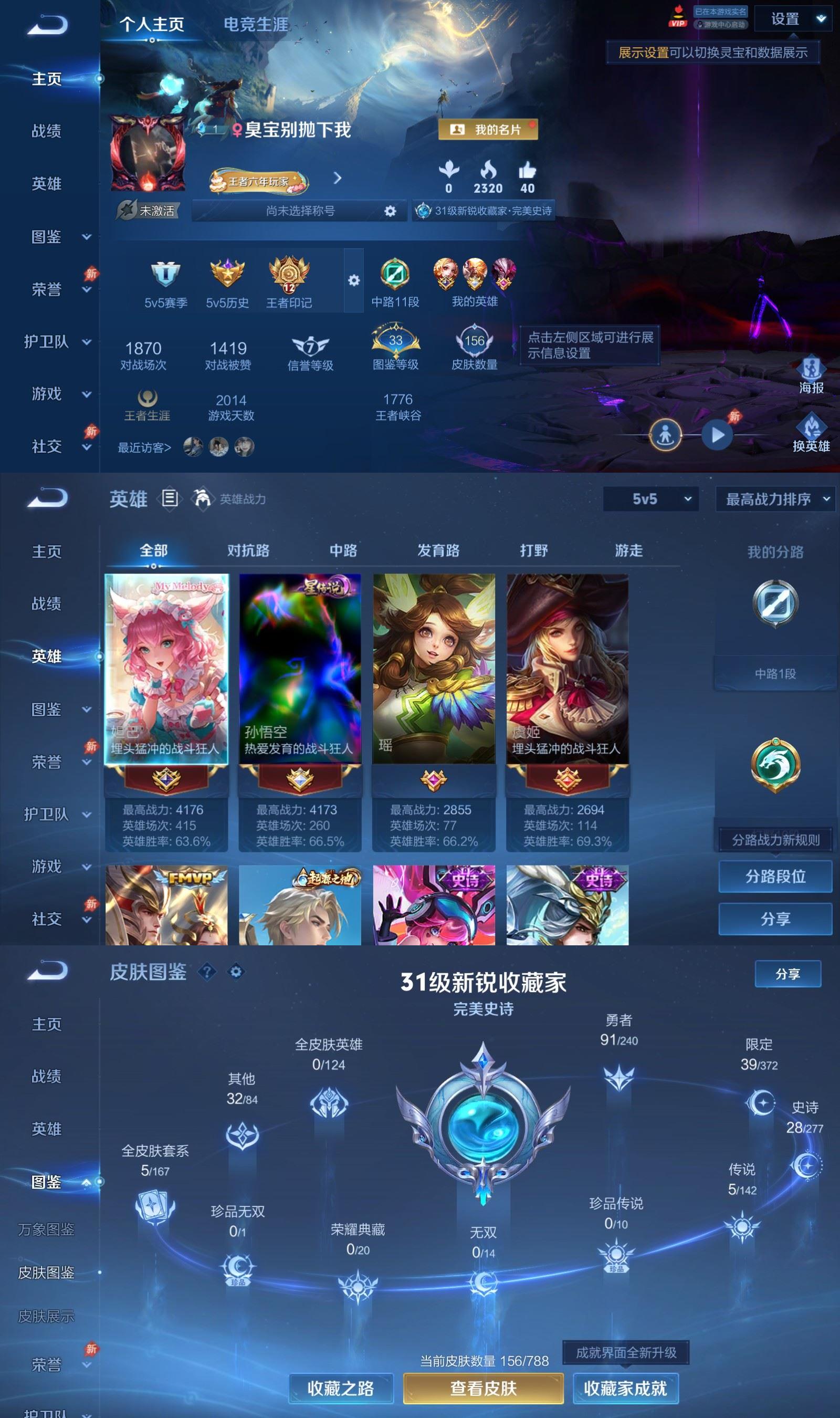Image resolution: width=840 pixels, height=1418 pixels.
Task: Open the 英雄战力 helmet icon in hero page
Action: pyautogui.click(x=202, y=498)
